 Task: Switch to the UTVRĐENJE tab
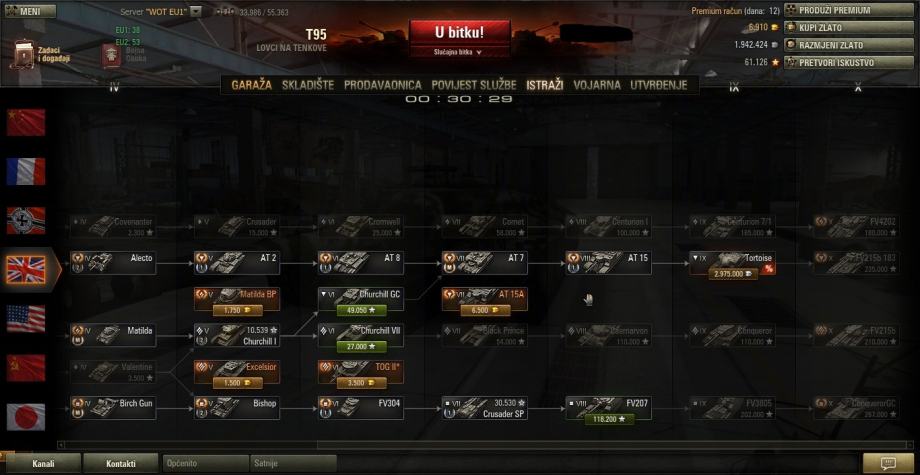click(x=659, y=86)
